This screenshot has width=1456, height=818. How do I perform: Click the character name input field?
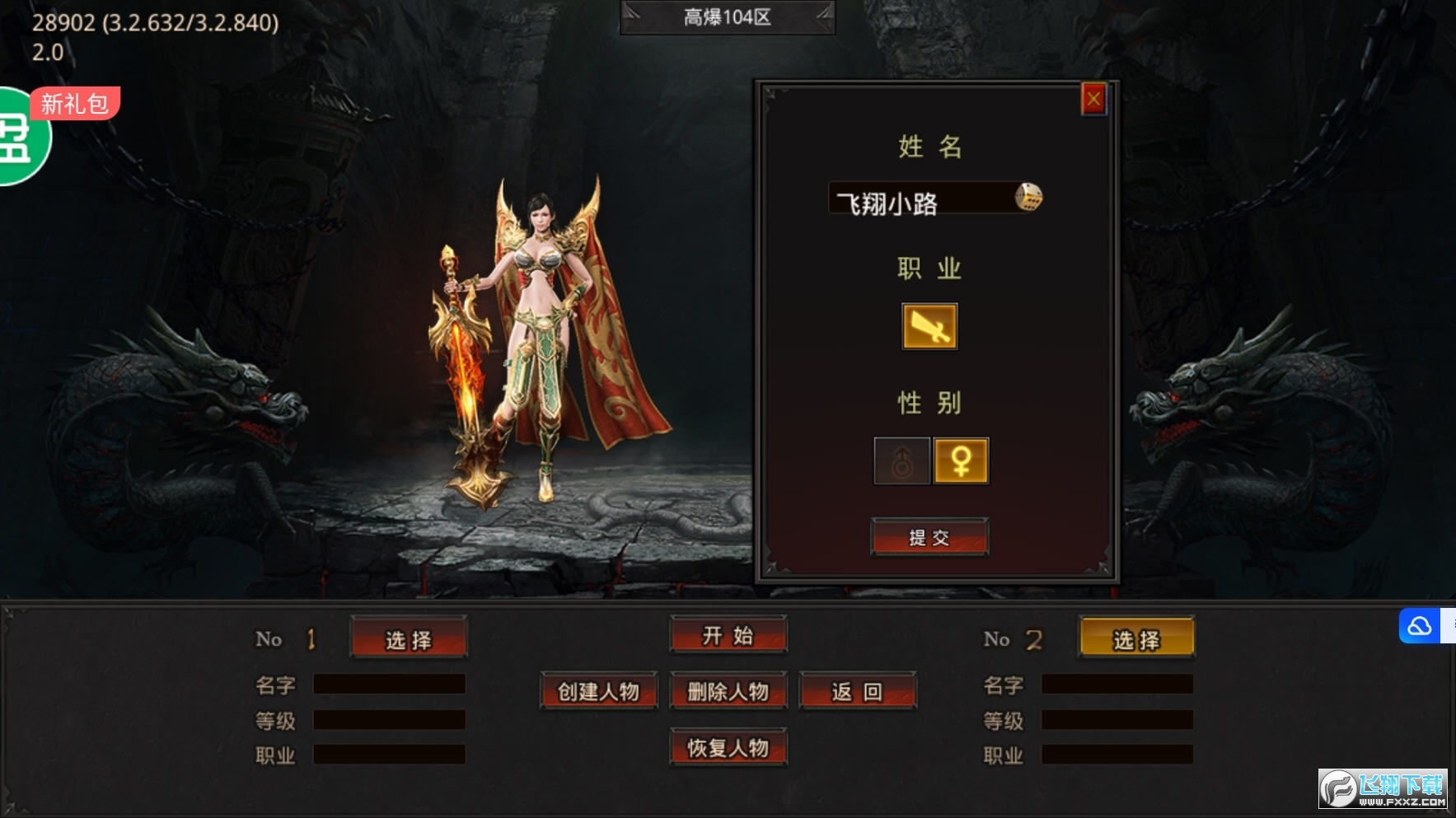(x=919, y=199)
